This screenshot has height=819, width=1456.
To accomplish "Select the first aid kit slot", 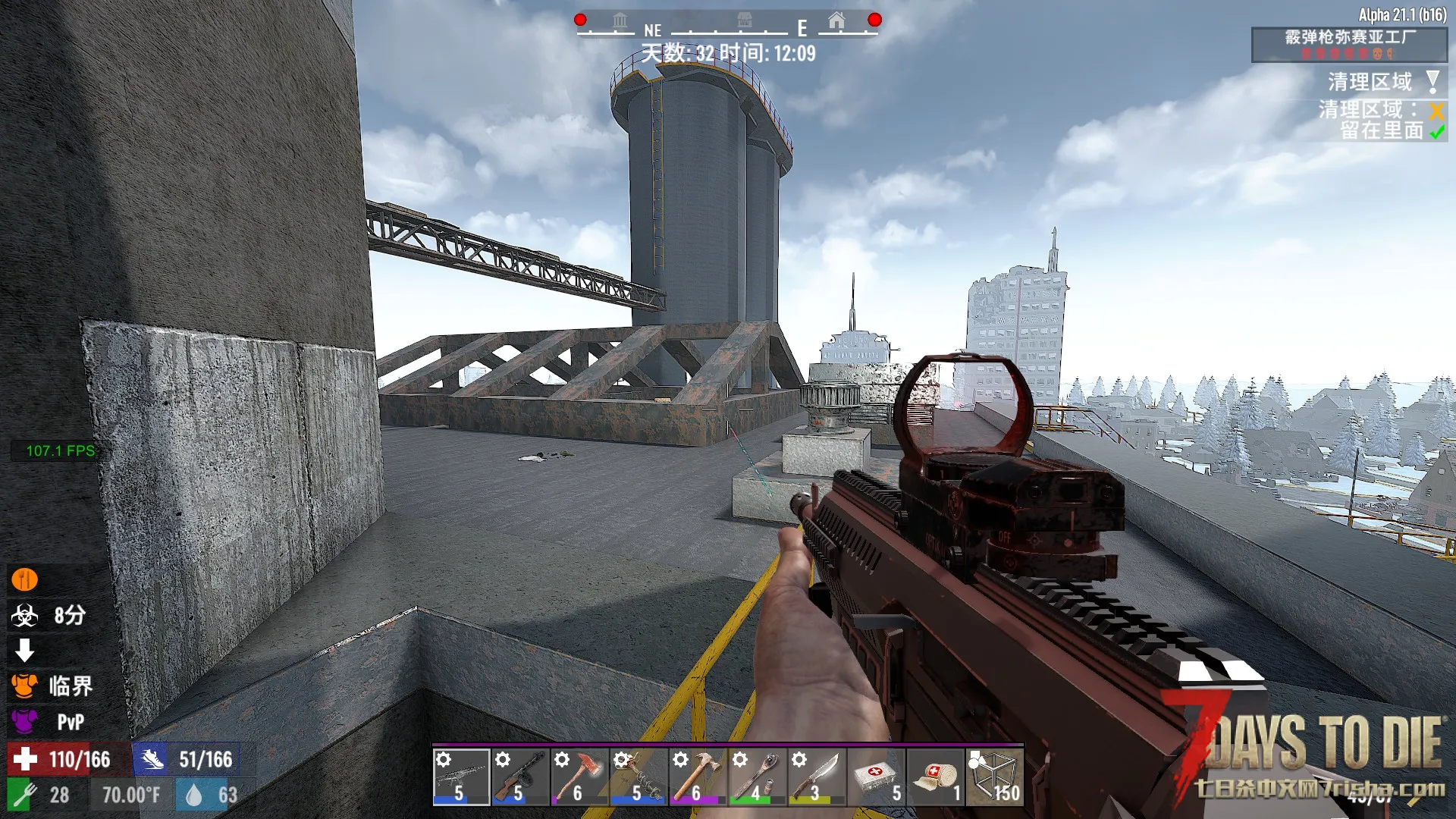I will click(x=875, y=777).
